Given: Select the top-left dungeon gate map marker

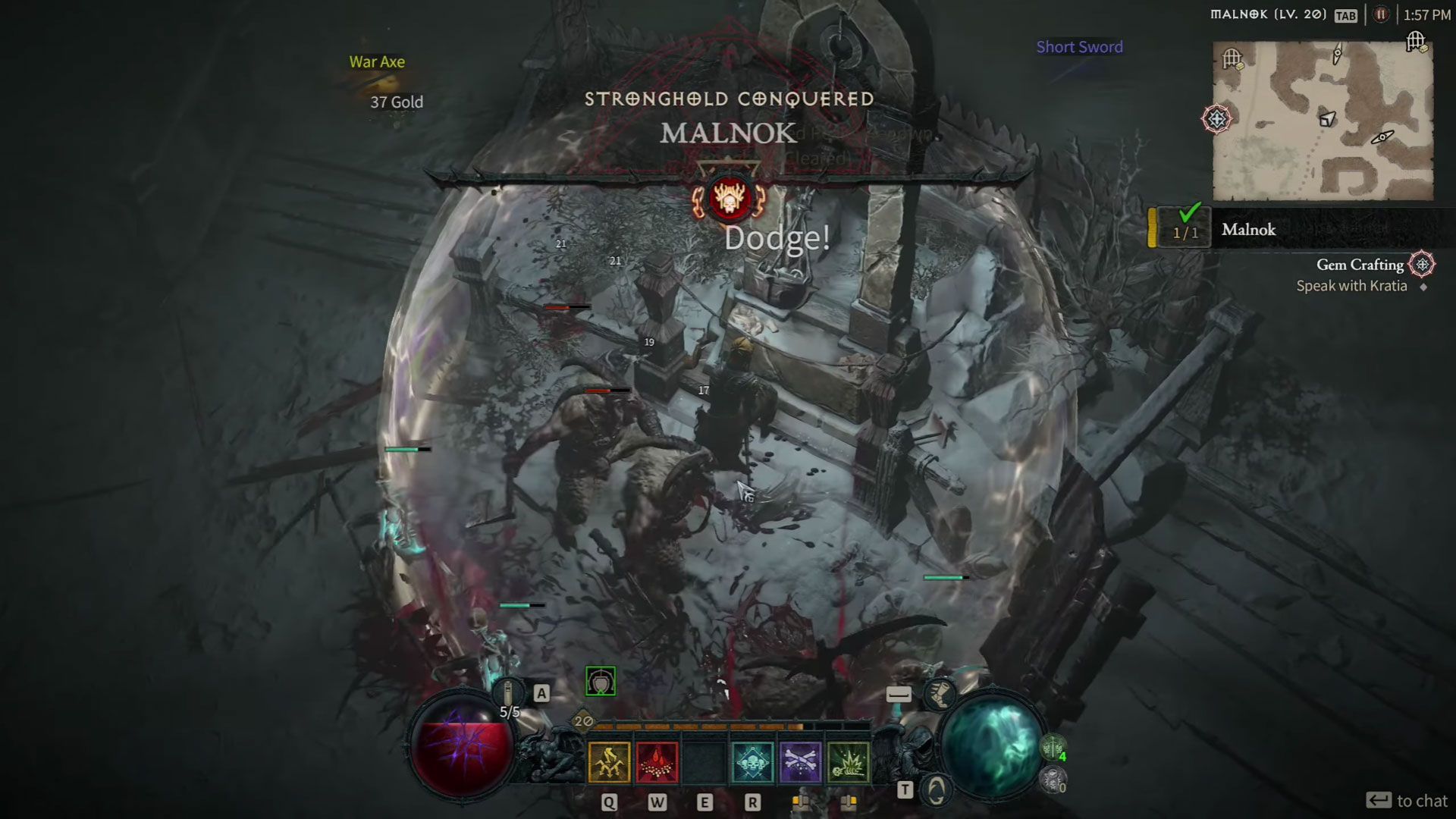Looking at the screenshot, I should (x=1232, y=58).
